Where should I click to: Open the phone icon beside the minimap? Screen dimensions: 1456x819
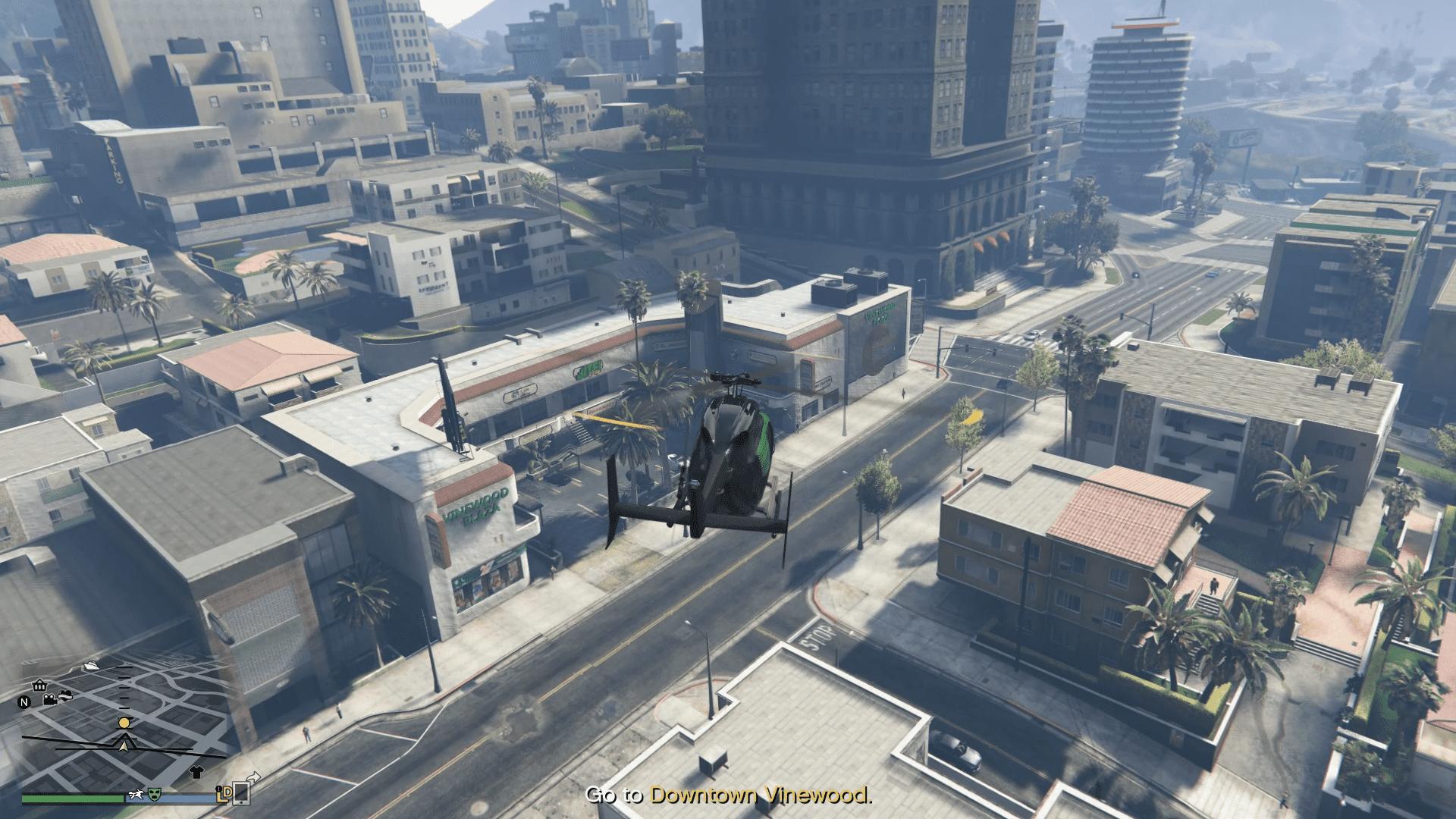(x=241, y=792)
